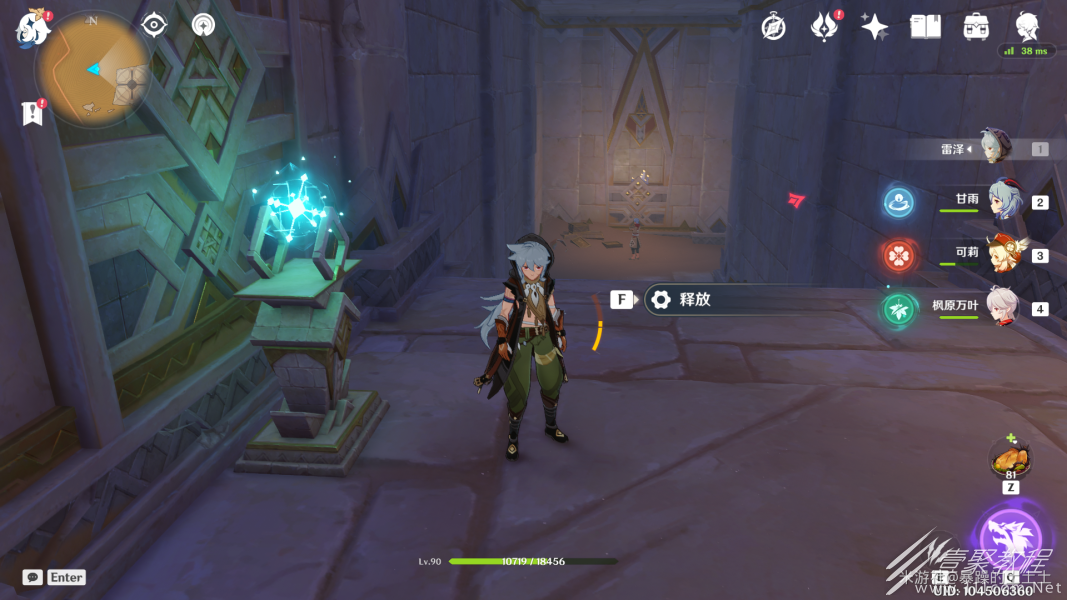1067x600 pixels.
Task: Toggle the elemental sight eye icon
Action: point(154,25)
